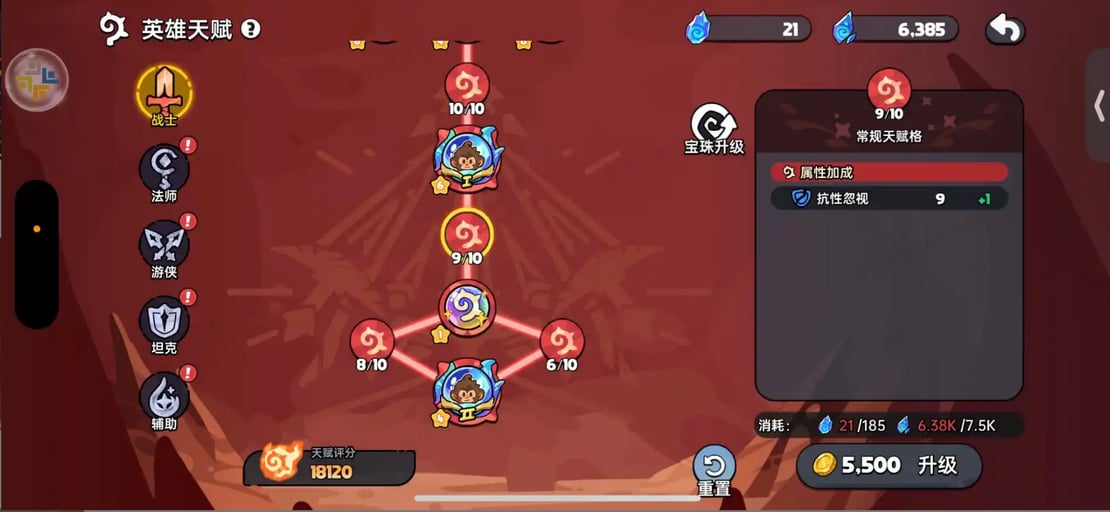The height and width of the screenshot is (512, 1110).
Task: Open the 宝珠升级 orb upgrade
Action: pos(714,130)
